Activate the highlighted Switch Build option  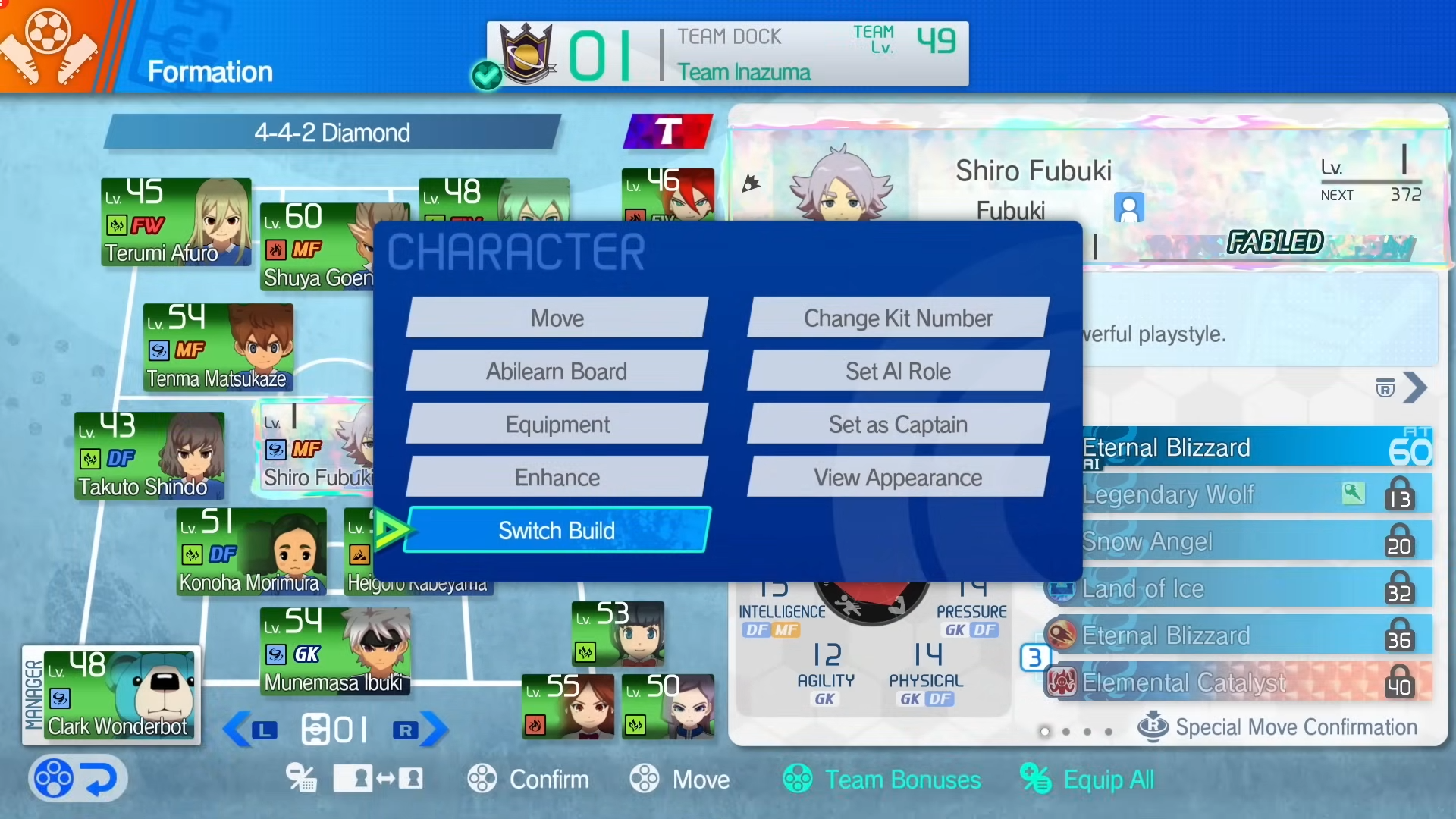(557, 530)
